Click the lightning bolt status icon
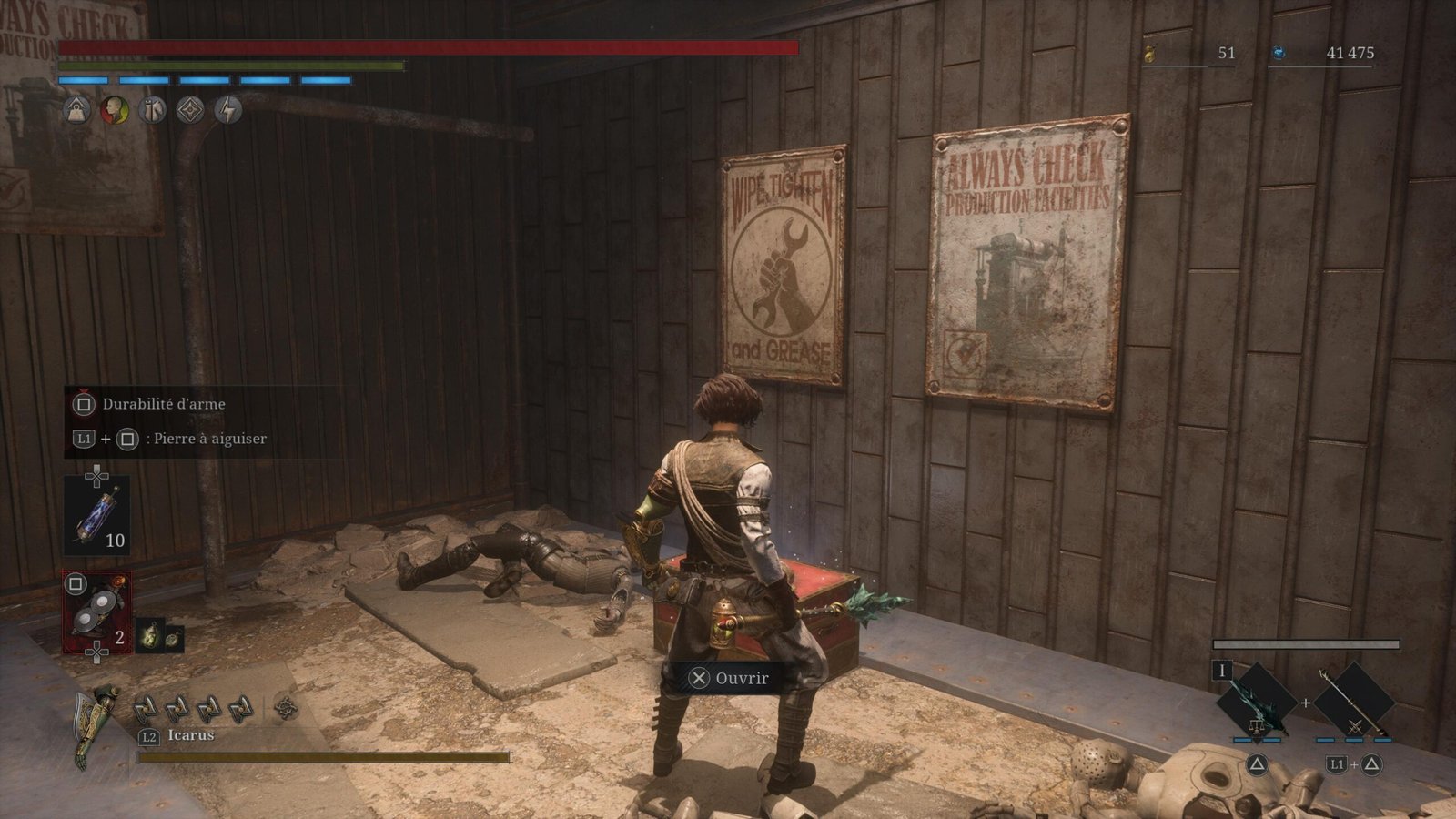The width and height of the screenshot is (1456, 819). (x=228, y=111)
